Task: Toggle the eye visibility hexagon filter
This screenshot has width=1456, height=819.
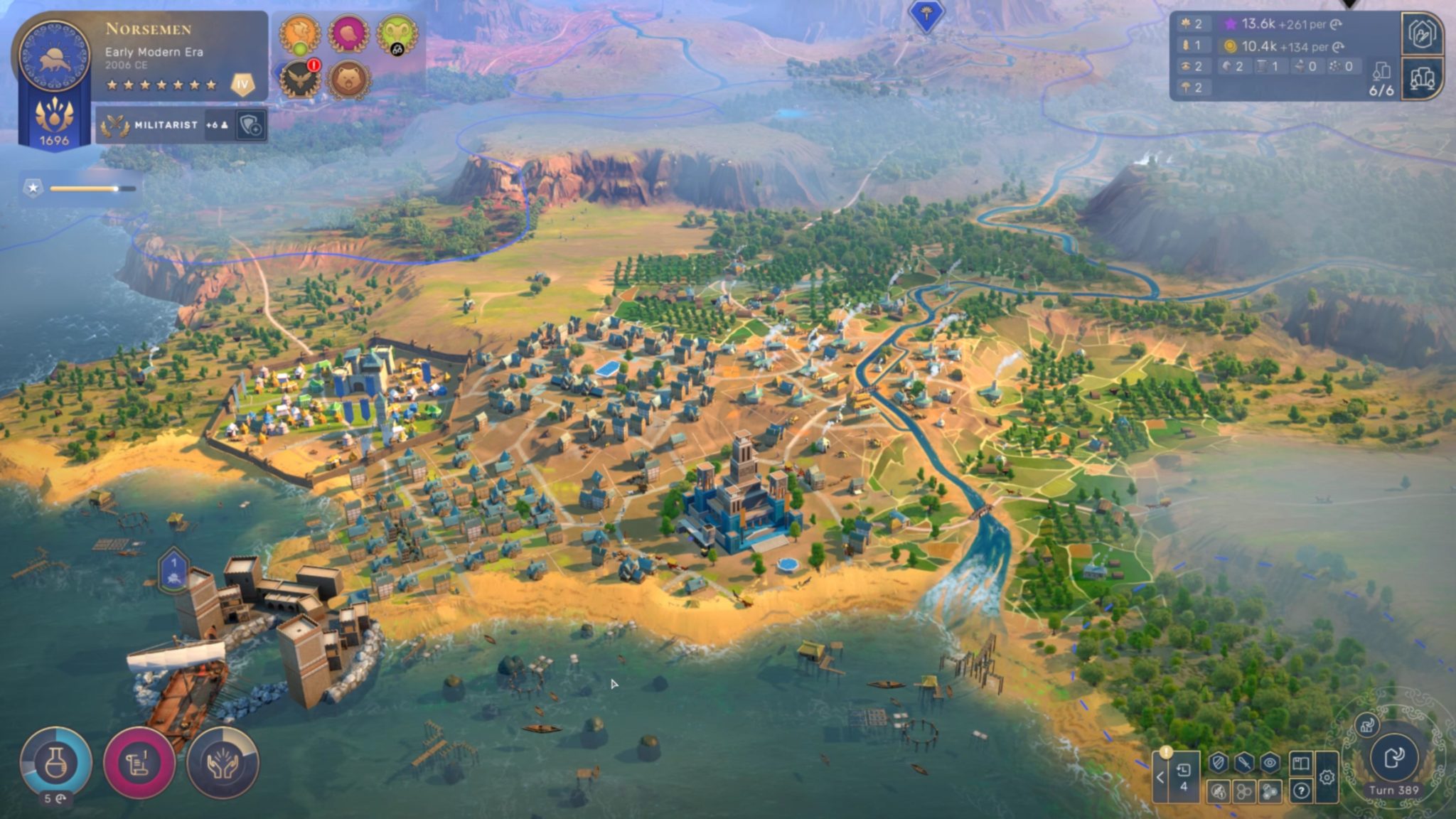Action: (1270, 764)
